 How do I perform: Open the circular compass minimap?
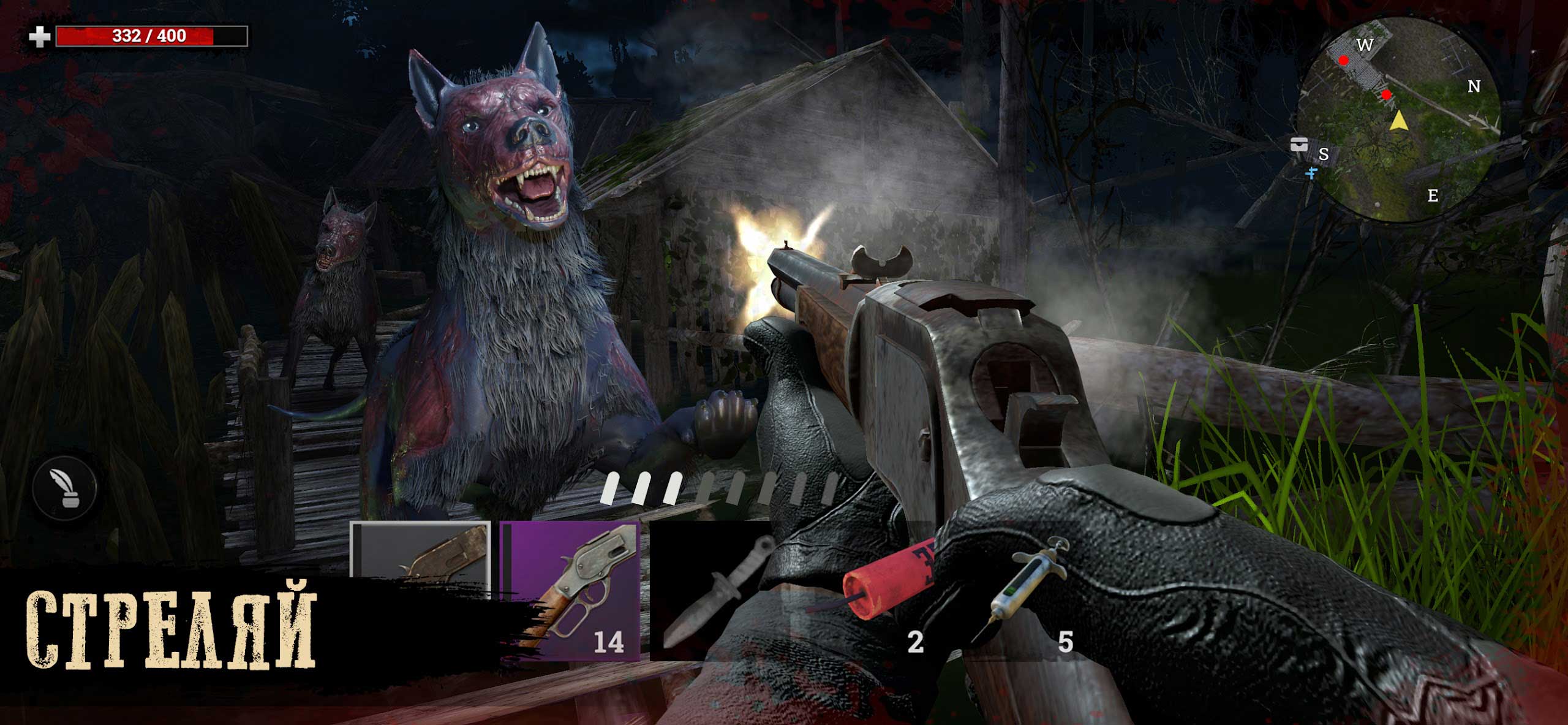1398,120
